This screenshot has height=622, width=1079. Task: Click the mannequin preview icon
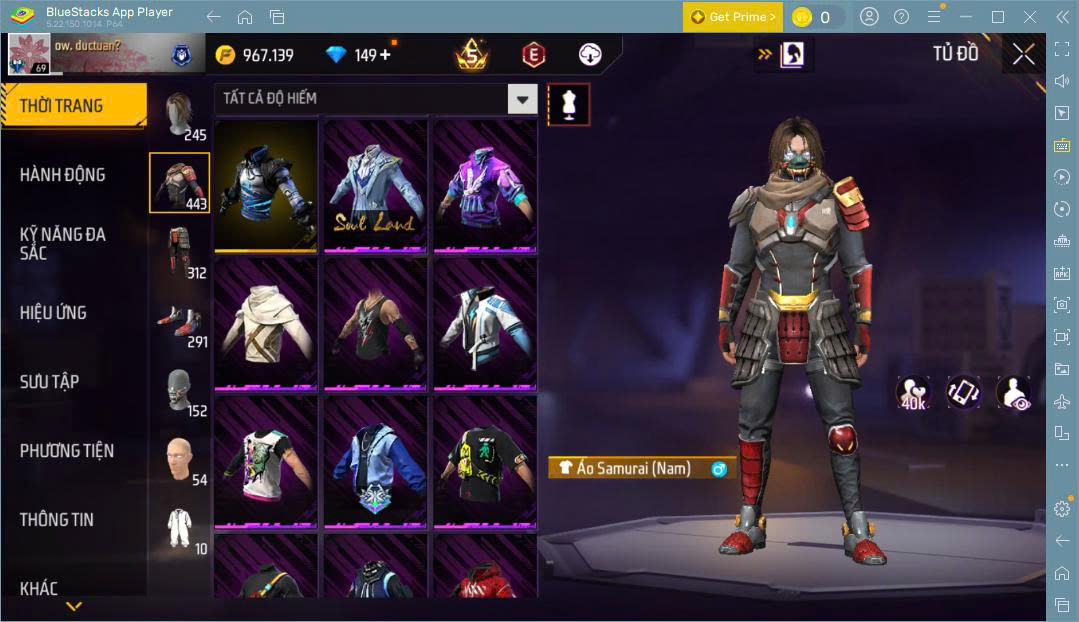click(x=568, y=104)
